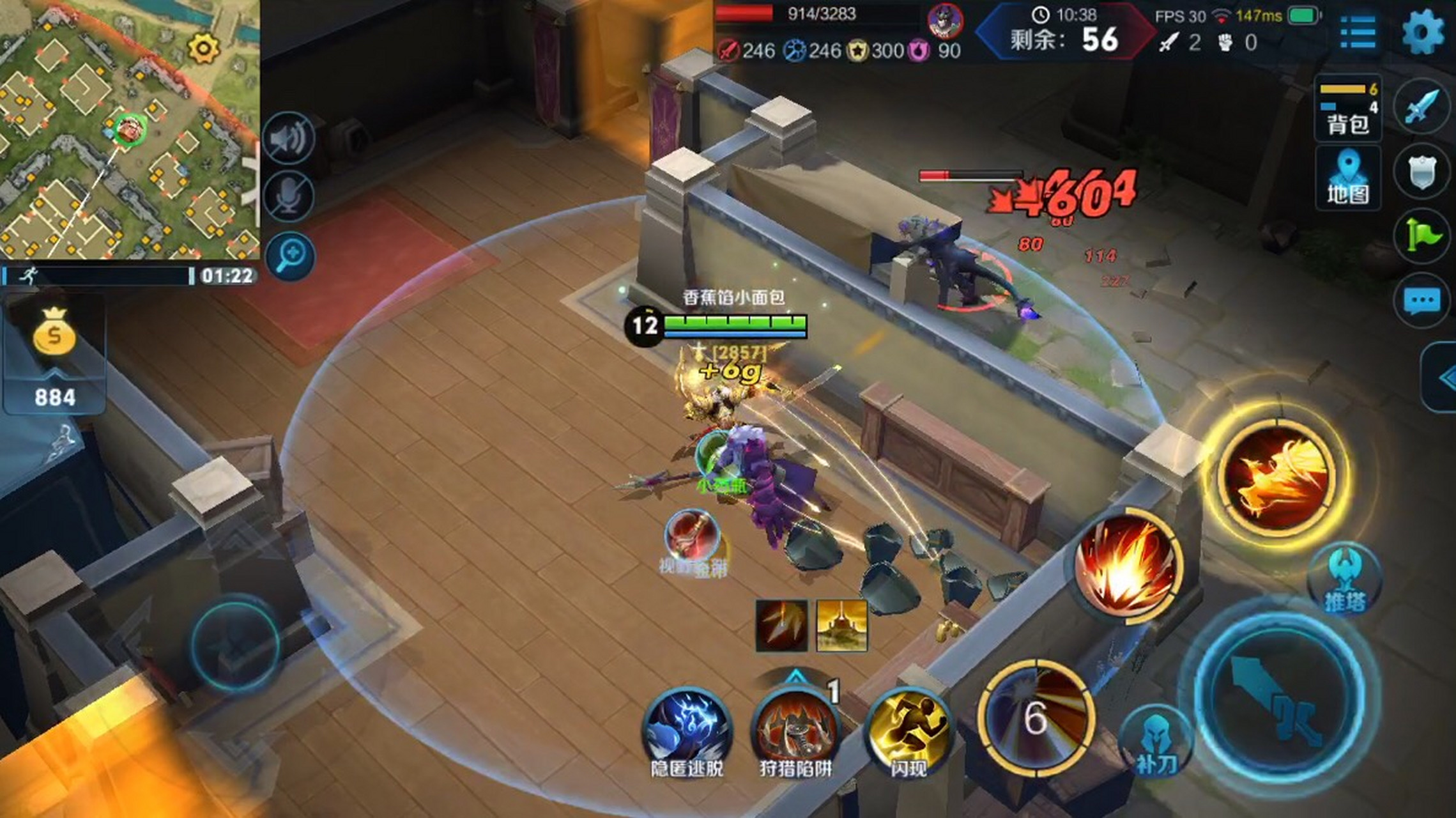Activate the fire burst skill
1456x818 pixels.
tap(1126, 566)
